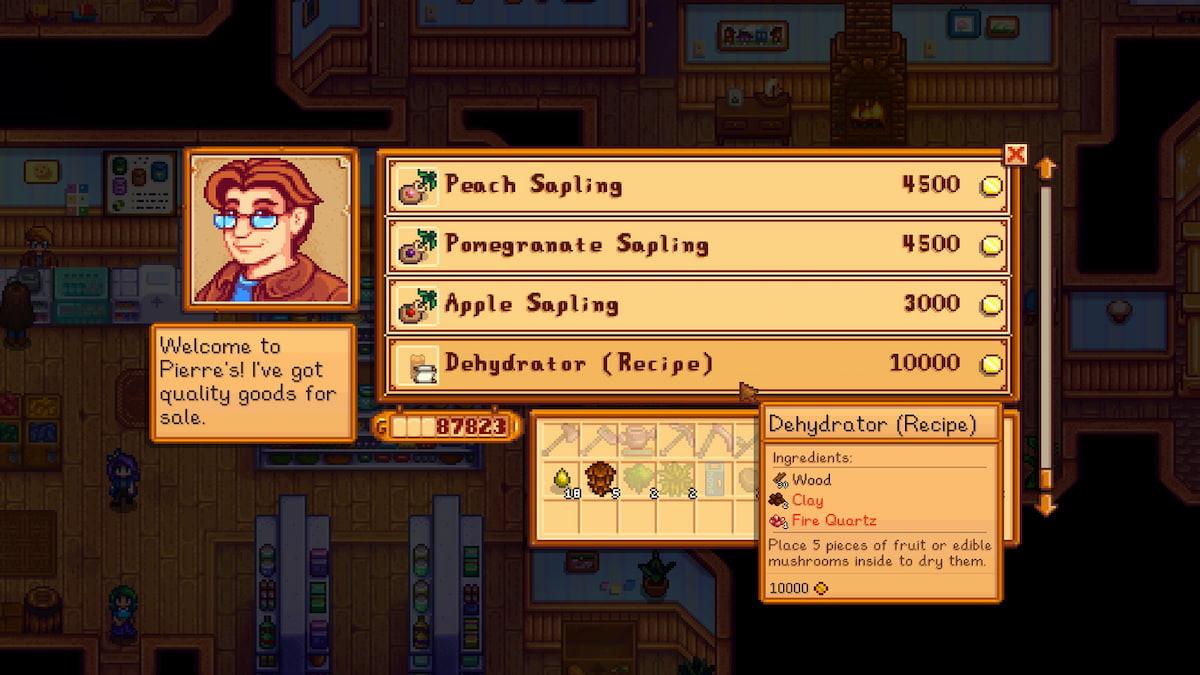Select the yellow seed stack of 18
Viewport: 1200px width, 675px height.
[x=563, y=480]
